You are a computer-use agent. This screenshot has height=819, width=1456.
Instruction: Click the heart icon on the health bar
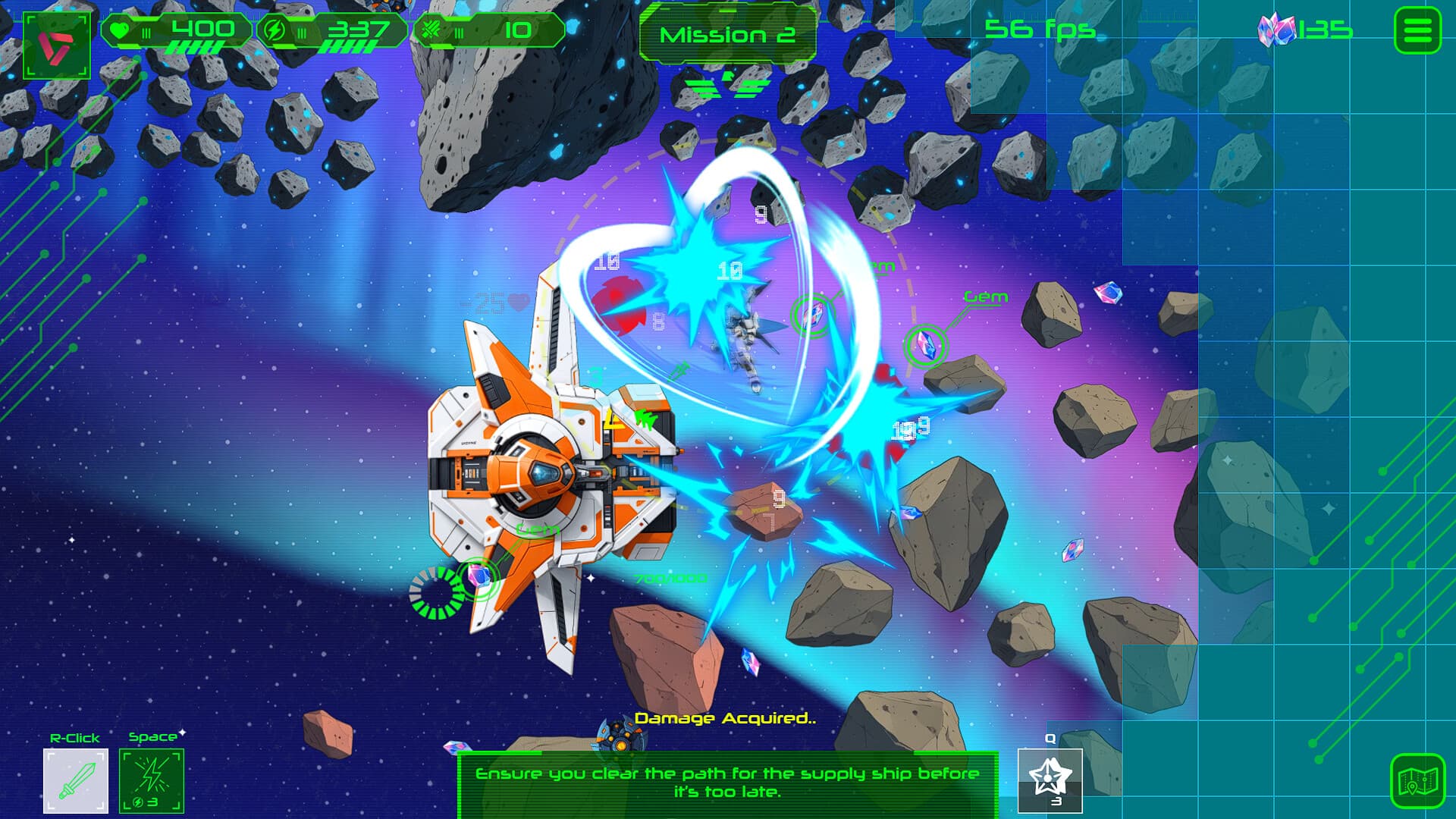[120, 29]
